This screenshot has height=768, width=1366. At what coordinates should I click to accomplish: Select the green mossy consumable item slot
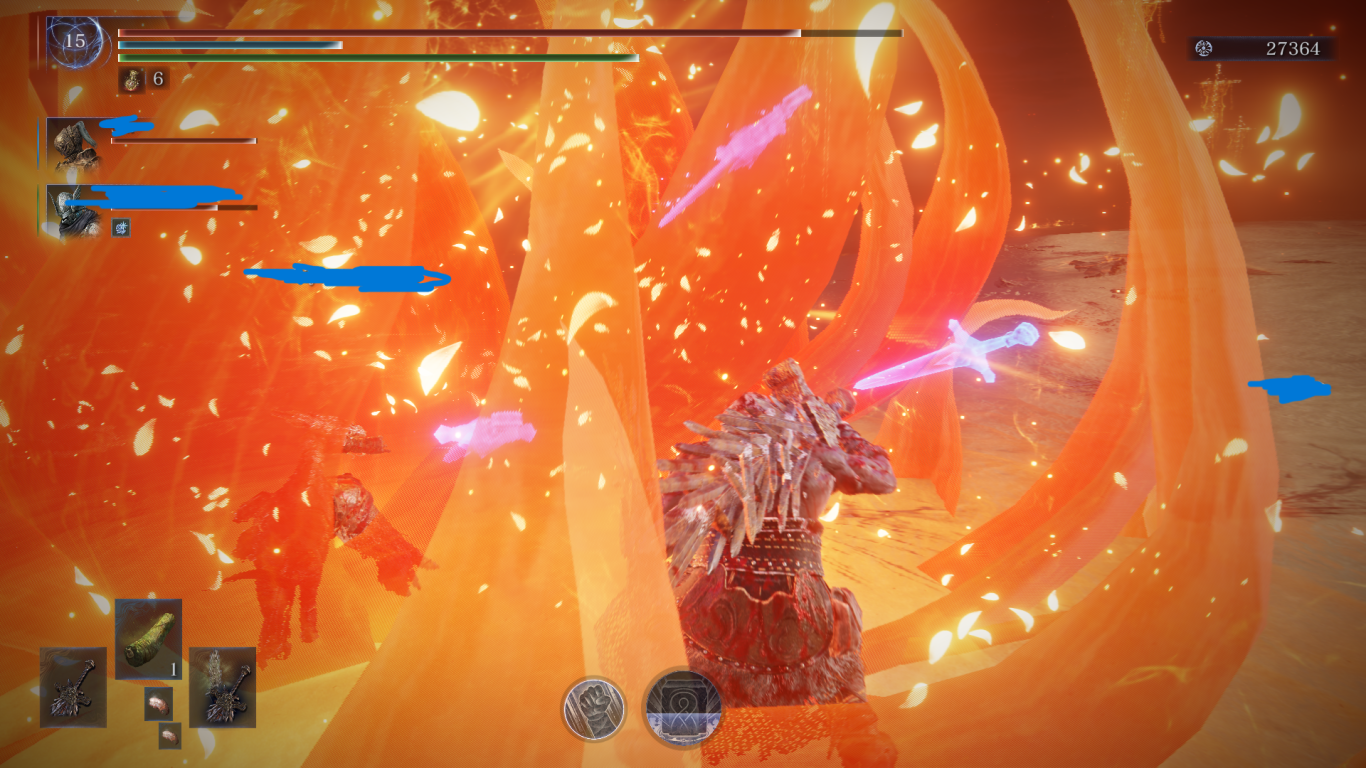148,639
